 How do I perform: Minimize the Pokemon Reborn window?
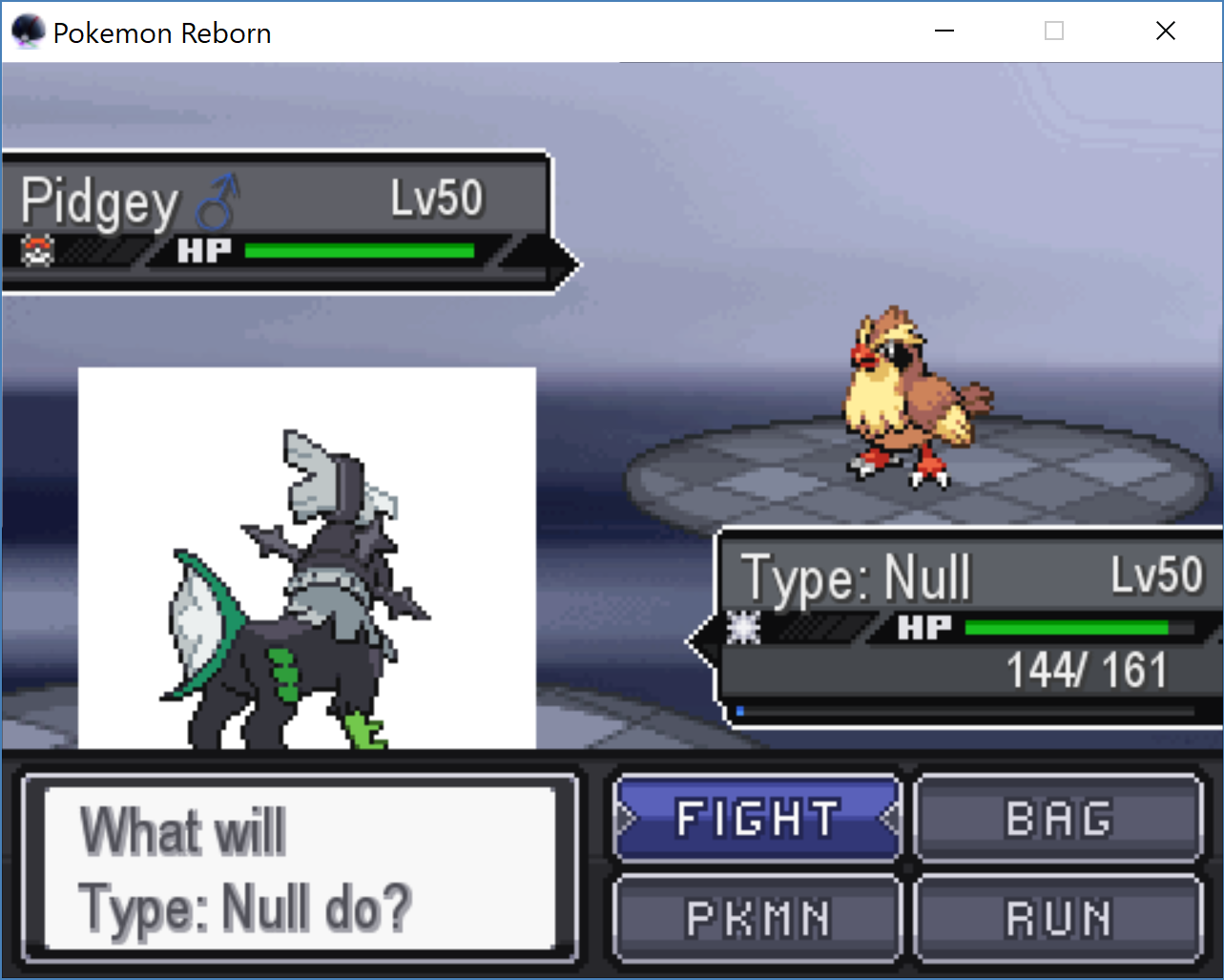click(944, 31)
